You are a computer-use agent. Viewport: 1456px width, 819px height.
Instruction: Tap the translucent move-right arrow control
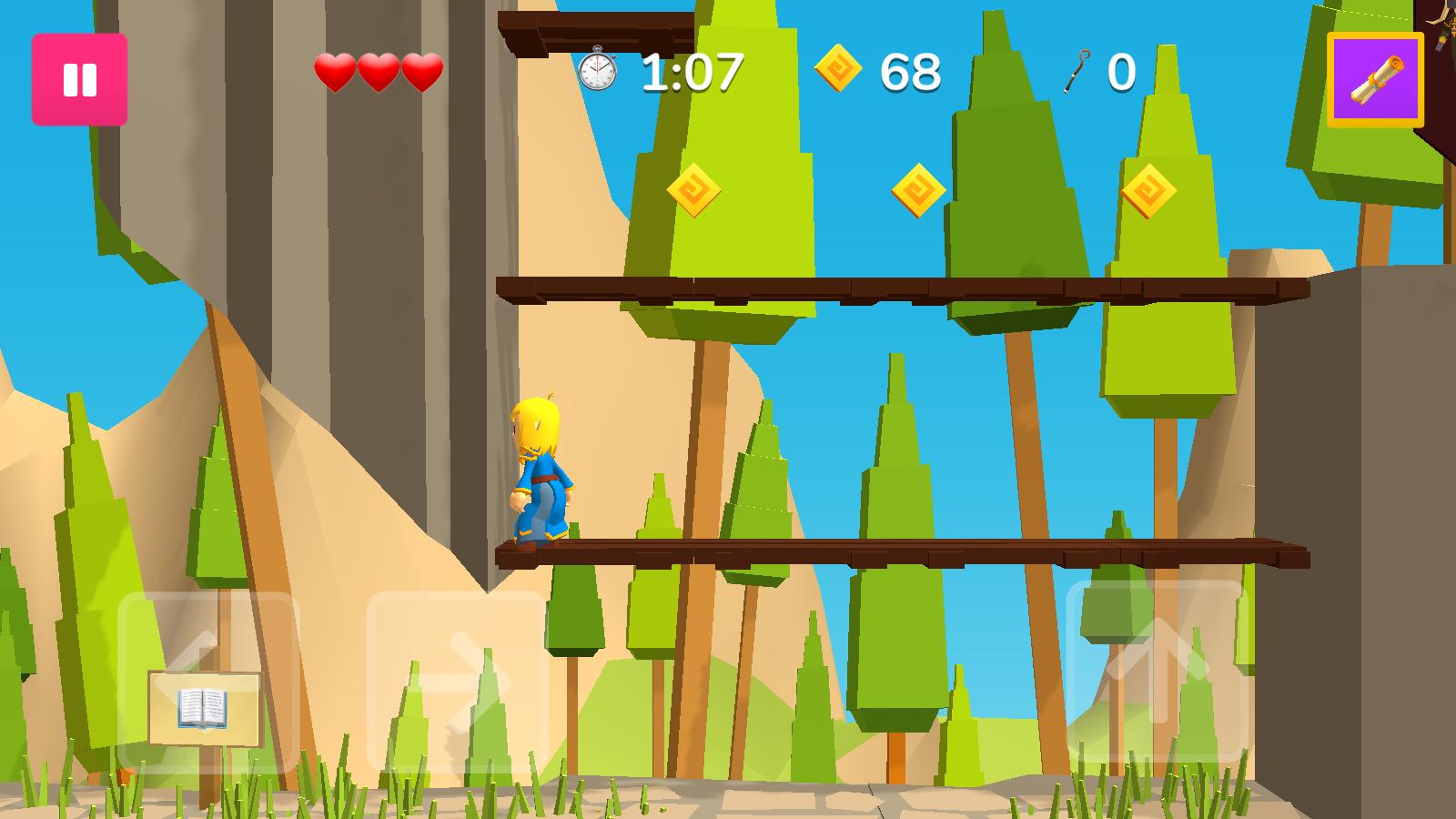(x=457, y=682)
